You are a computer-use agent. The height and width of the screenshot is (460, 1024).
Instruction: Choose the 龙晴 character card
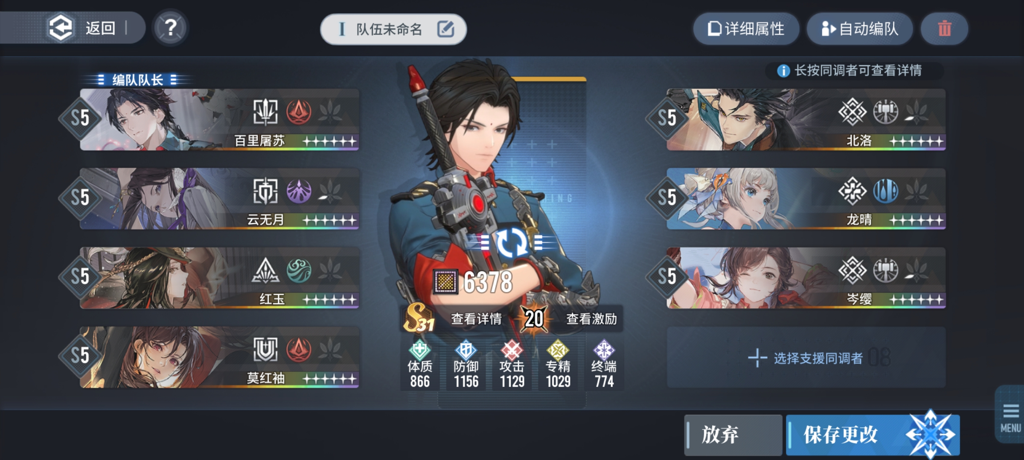(x=805, y=199)
